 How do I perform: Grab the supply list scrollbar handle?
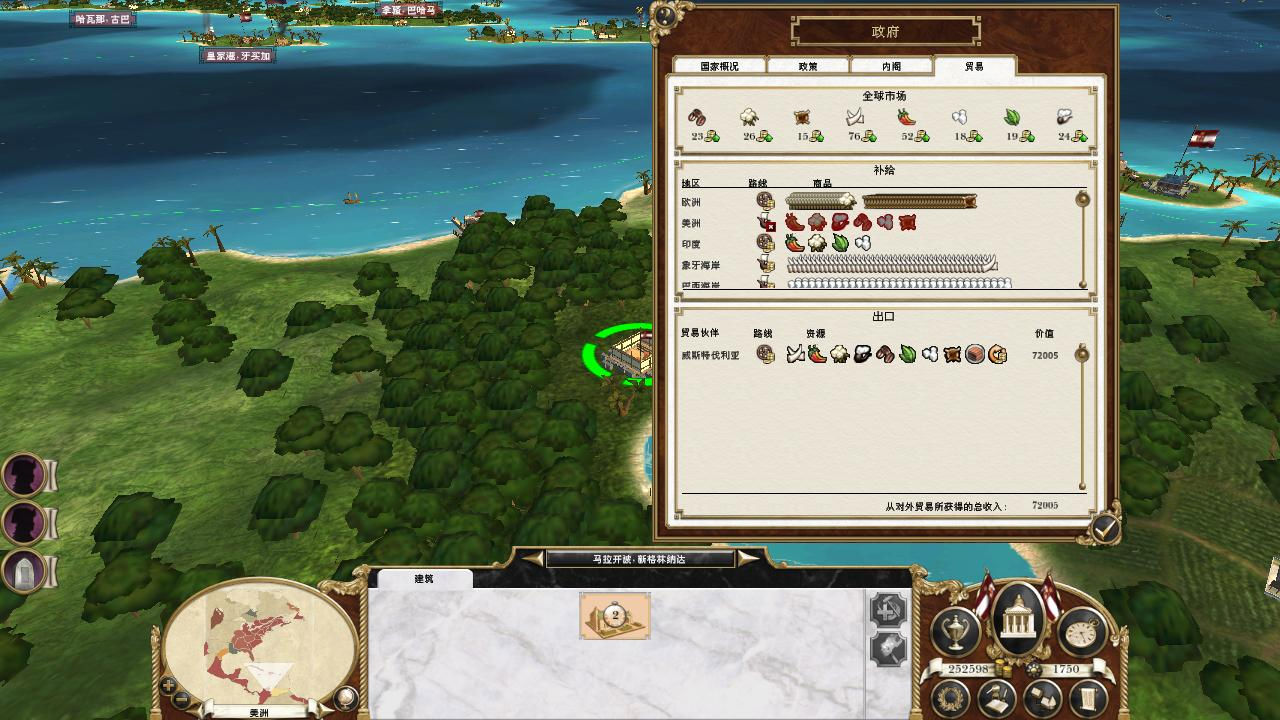[x=1082, y=200]
